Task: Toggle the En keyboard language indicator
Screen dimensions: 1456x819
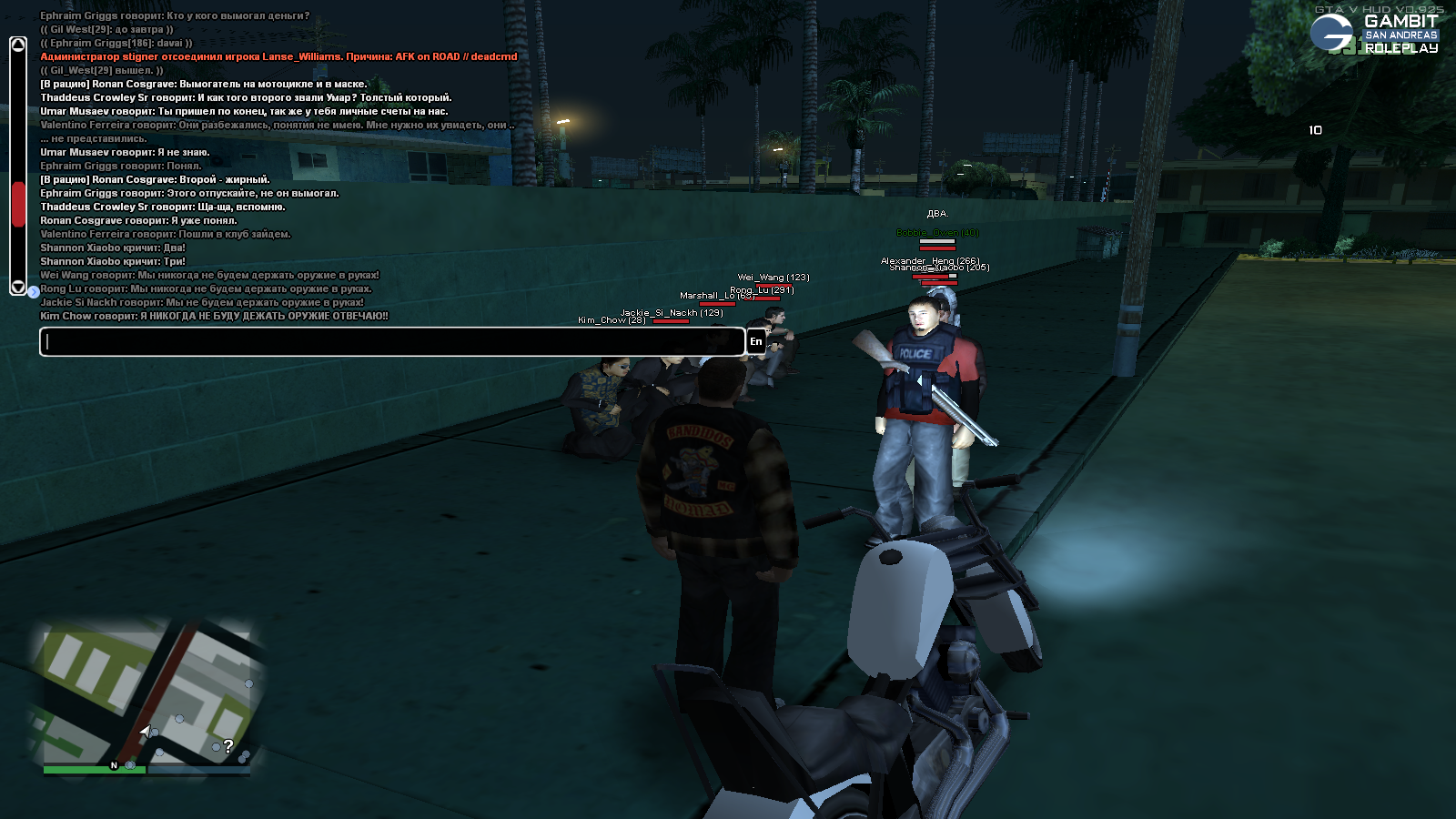Action: (755, 341)
